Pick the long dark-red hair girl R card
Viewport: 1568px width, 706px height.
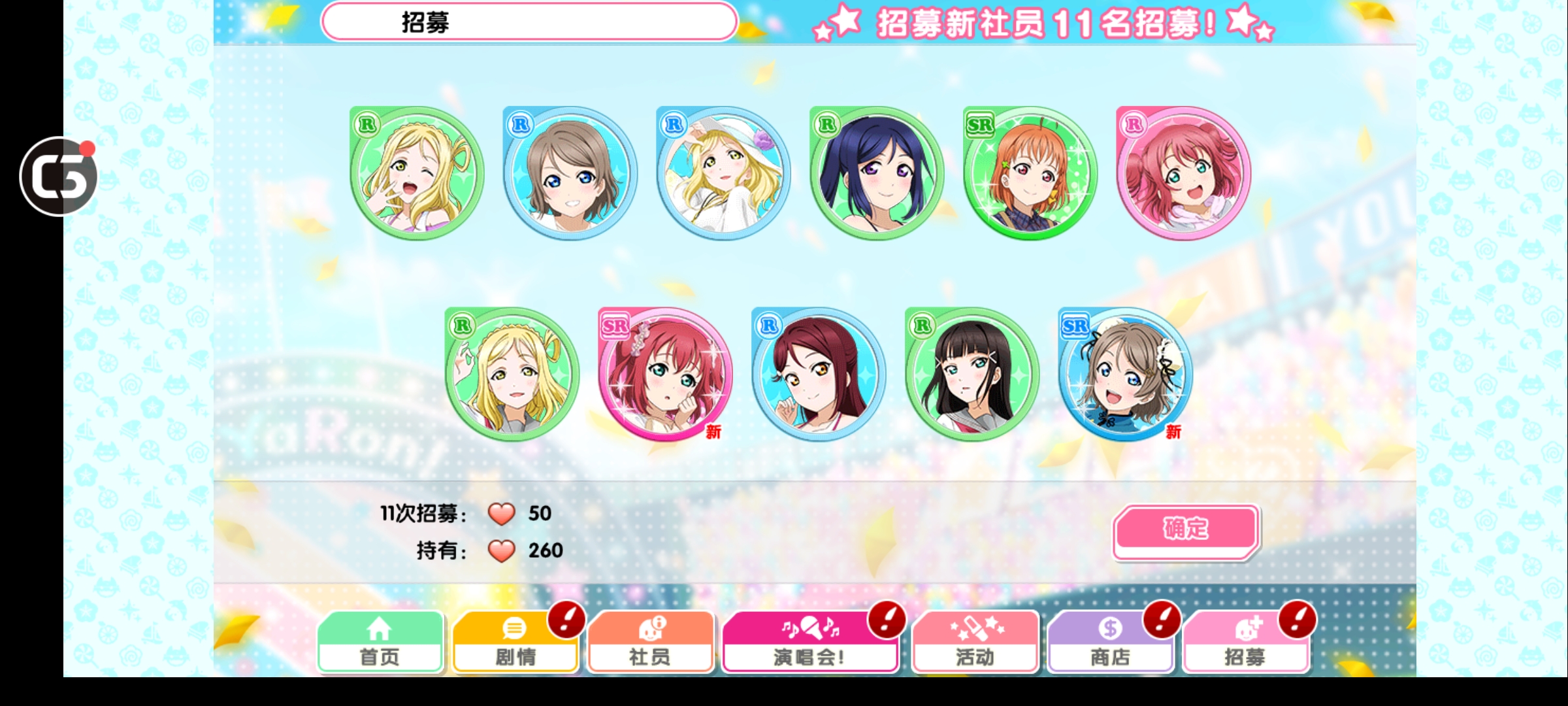pos(819,375)
